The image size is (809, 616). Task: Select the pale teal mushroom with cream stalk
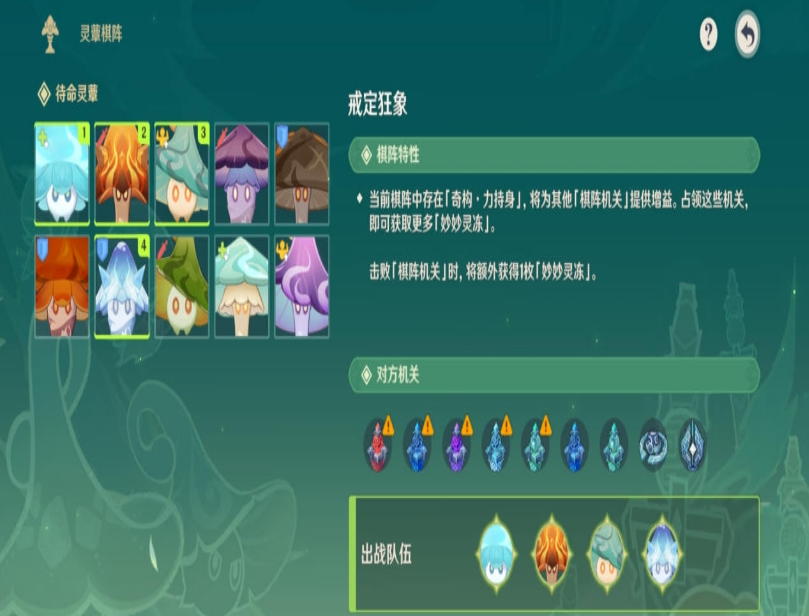click(242, 287)
